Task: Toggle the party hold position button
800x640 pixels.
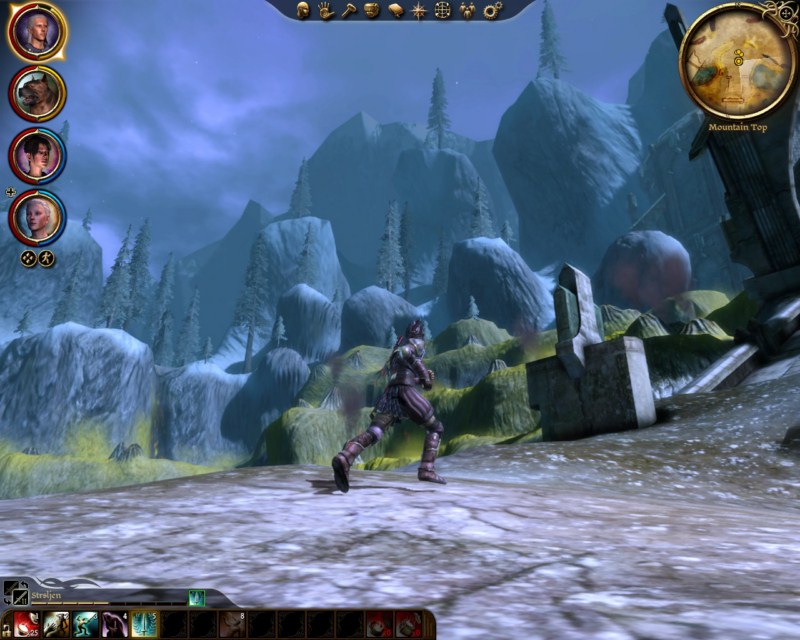Action: pos(46,258)
